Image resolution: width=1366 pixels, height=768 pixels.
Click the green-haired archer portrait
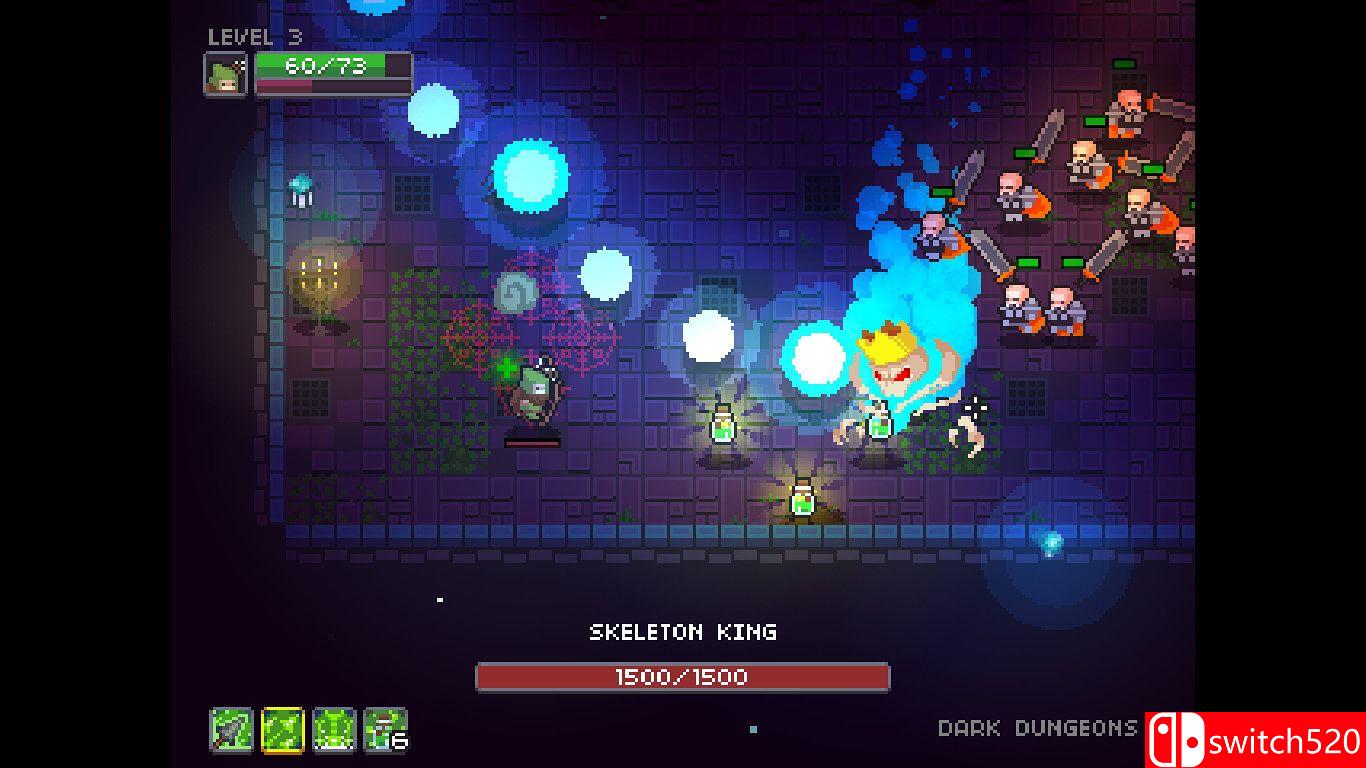[226, 75]
